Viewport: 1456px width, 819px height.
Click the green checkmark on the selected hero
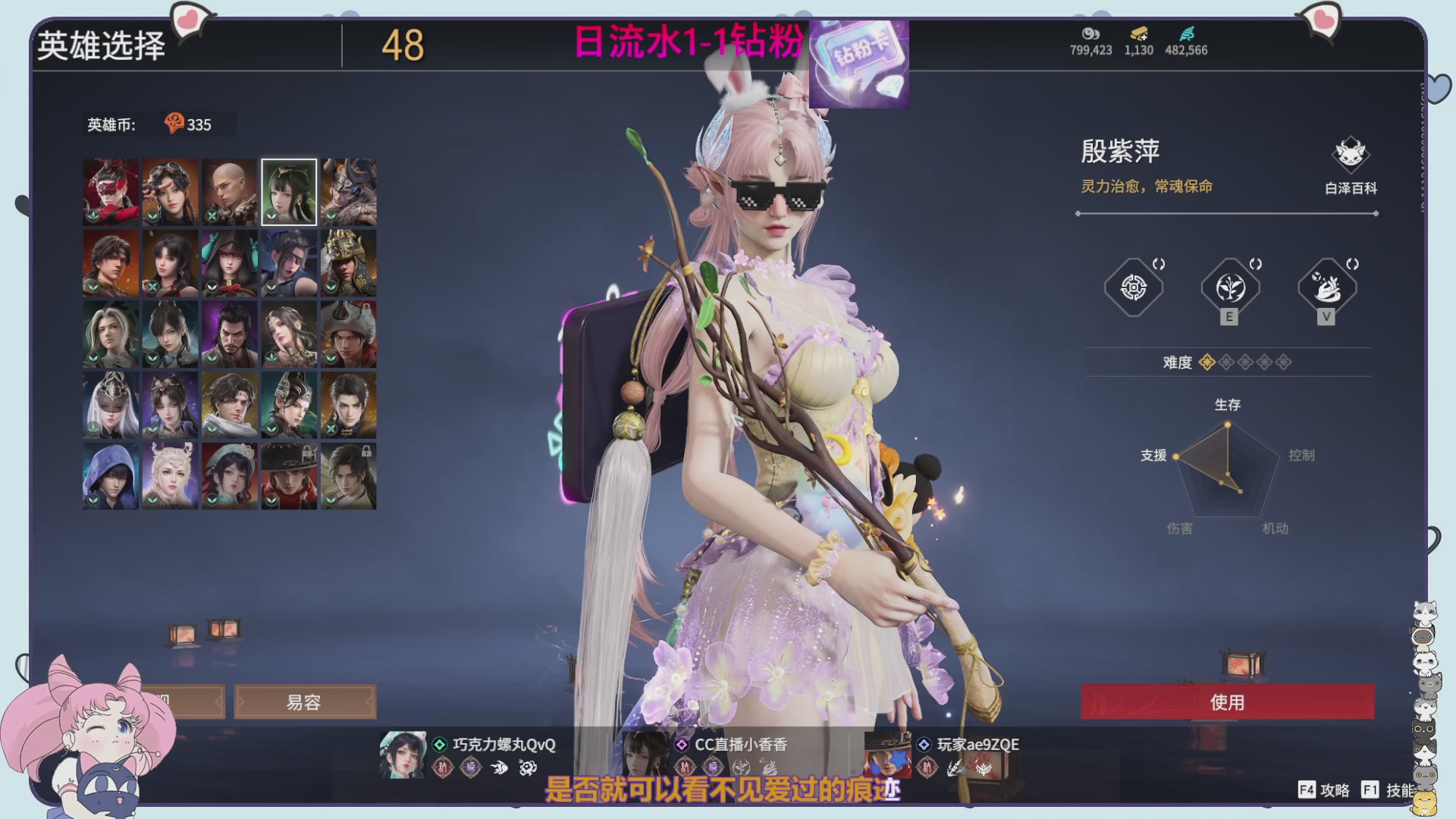click(272, 217)
